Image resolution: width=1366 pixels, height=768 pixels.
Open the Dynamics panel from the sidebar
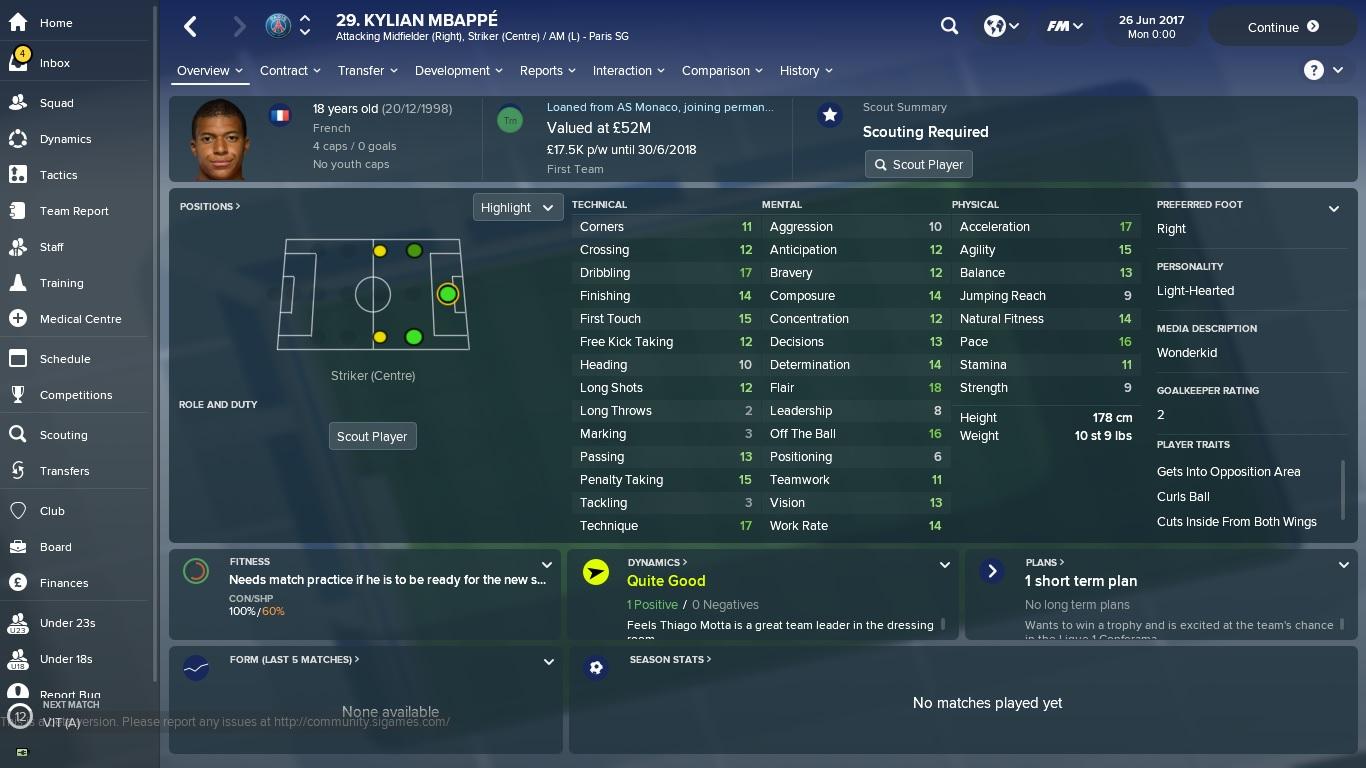[65, 139]
